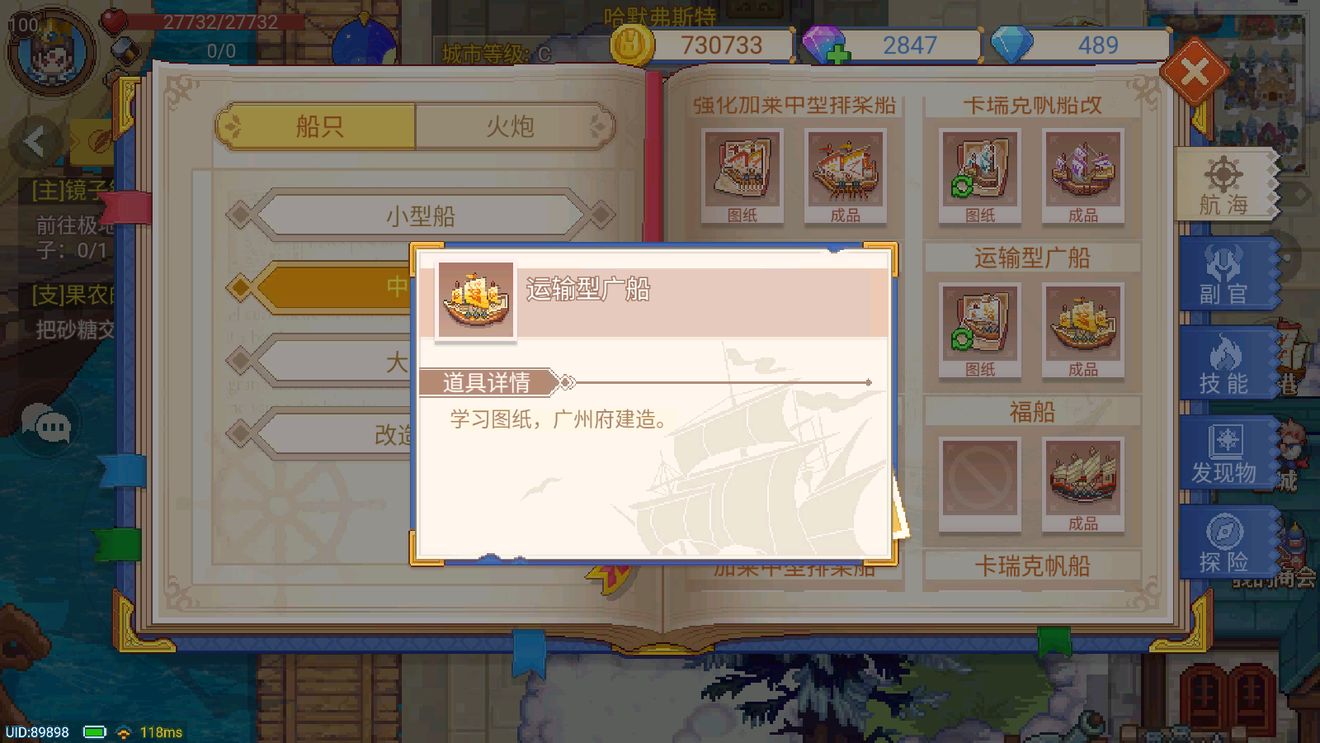Close the shipbuilding book with the orange X
This screenshot has height=743, width=1320.
click(x=1196, y=71)
